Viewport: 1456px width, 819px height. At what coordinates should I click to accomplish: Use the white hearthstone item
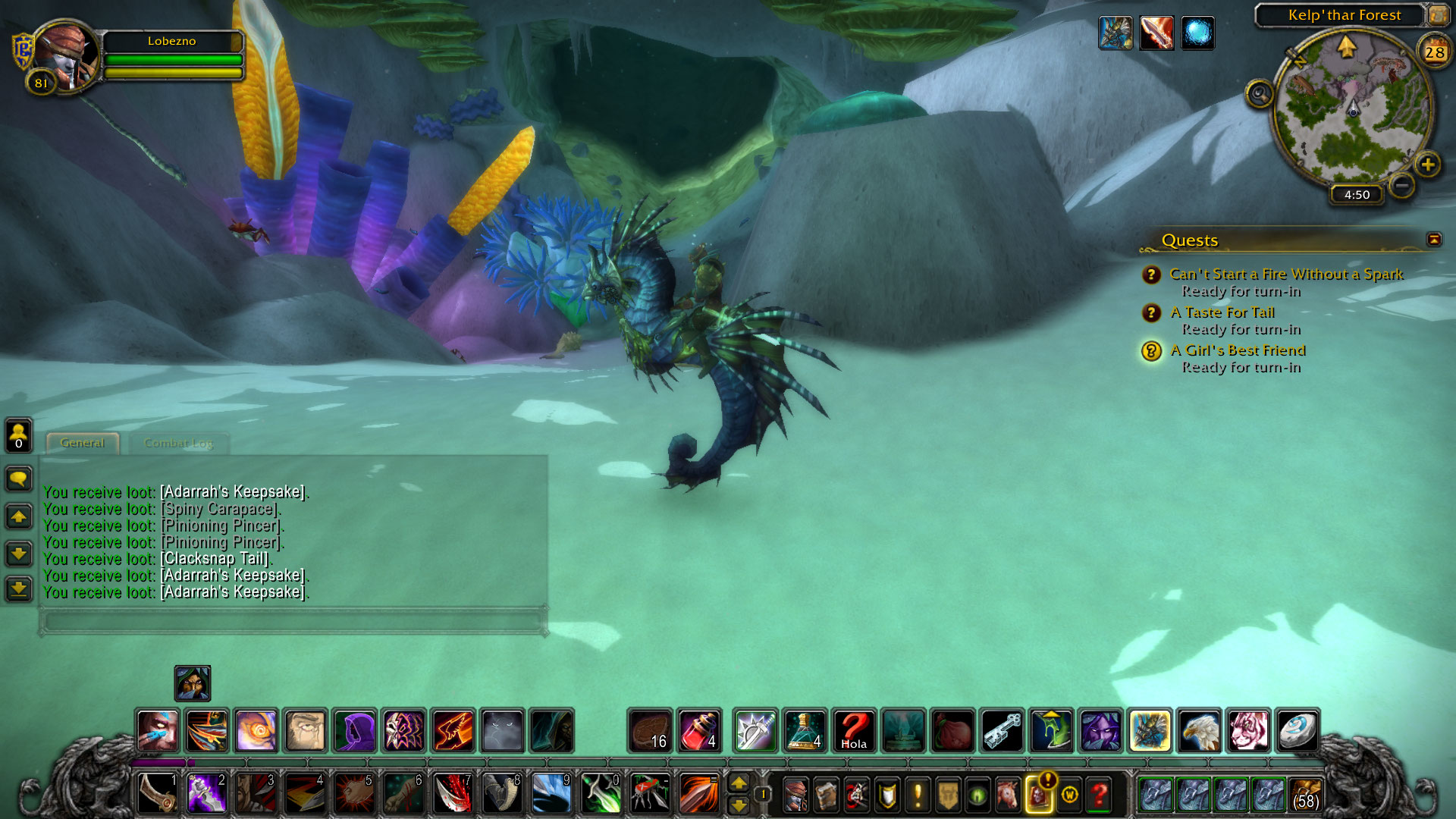click(1297, 730)
